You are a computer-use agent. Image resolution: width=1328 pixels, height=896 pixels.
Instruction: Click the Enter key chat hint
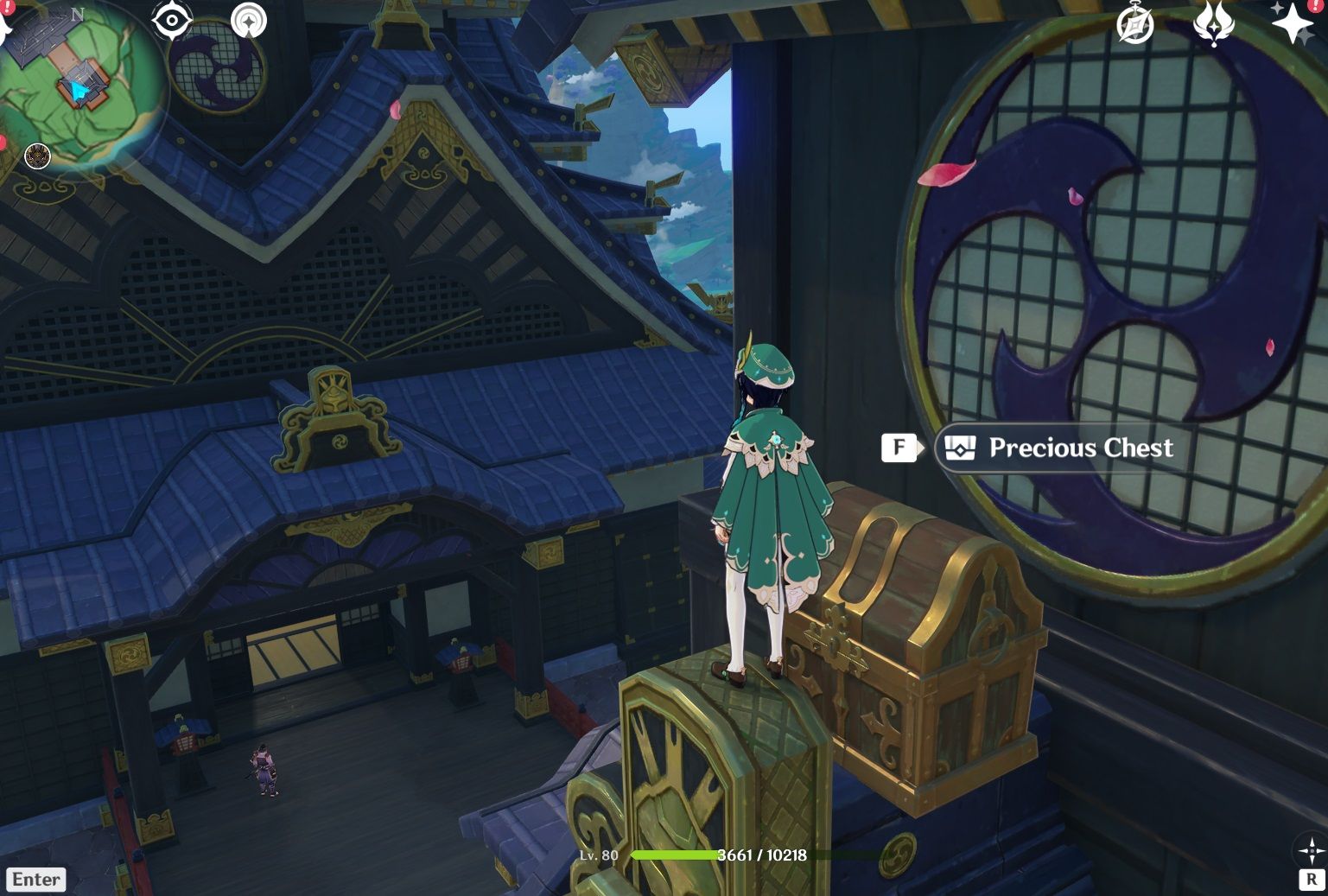click(35, 879)
